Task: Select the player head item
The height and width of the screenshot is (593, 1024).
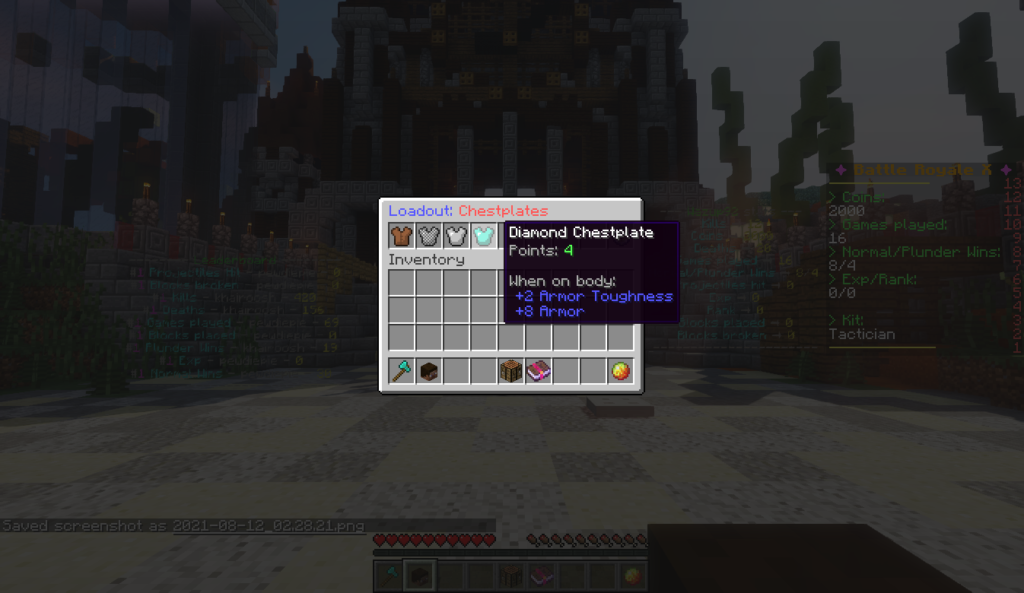Action: point(429,371)
